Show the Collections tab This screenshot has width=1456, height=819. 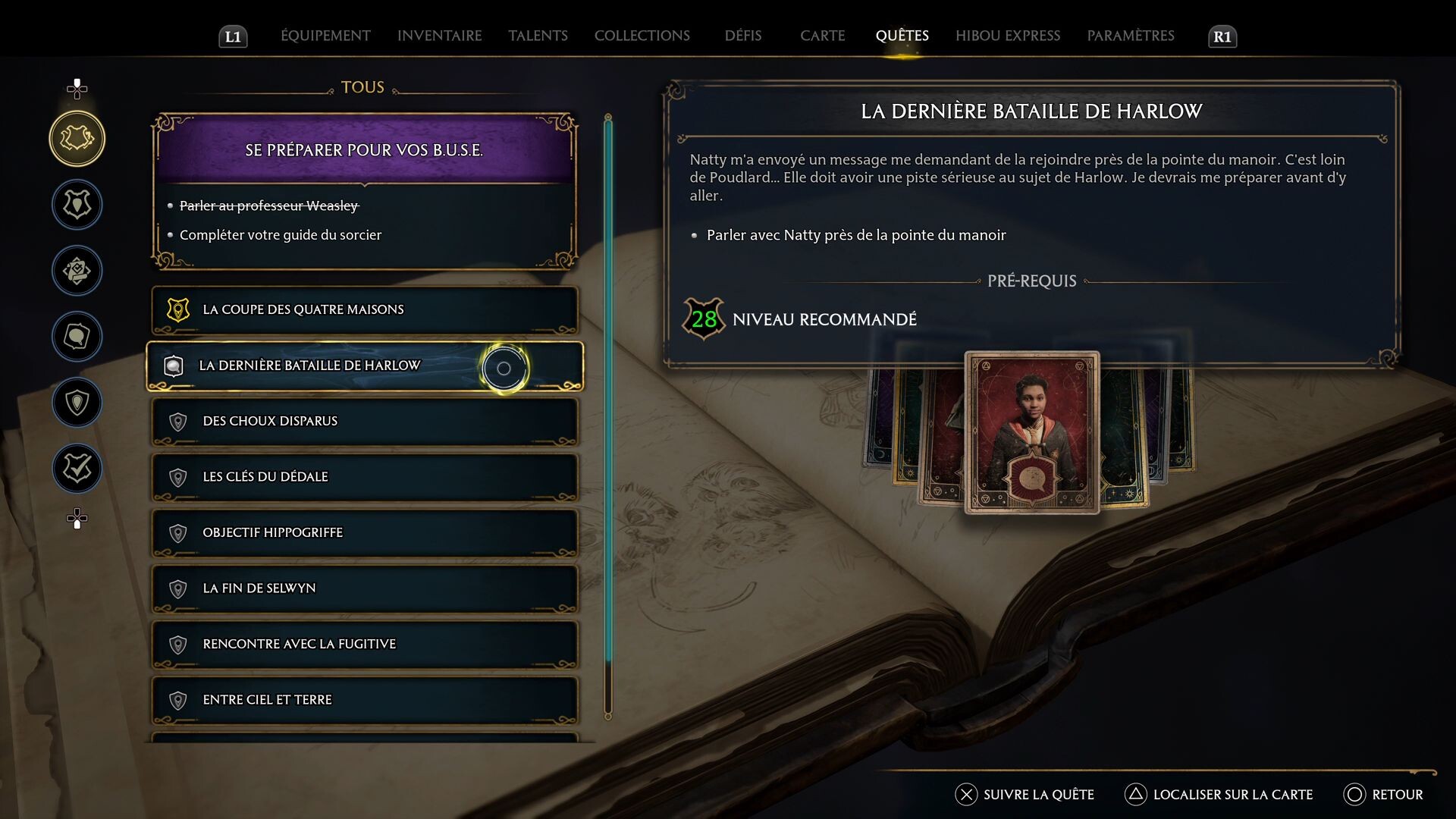[x=642, y=36]
